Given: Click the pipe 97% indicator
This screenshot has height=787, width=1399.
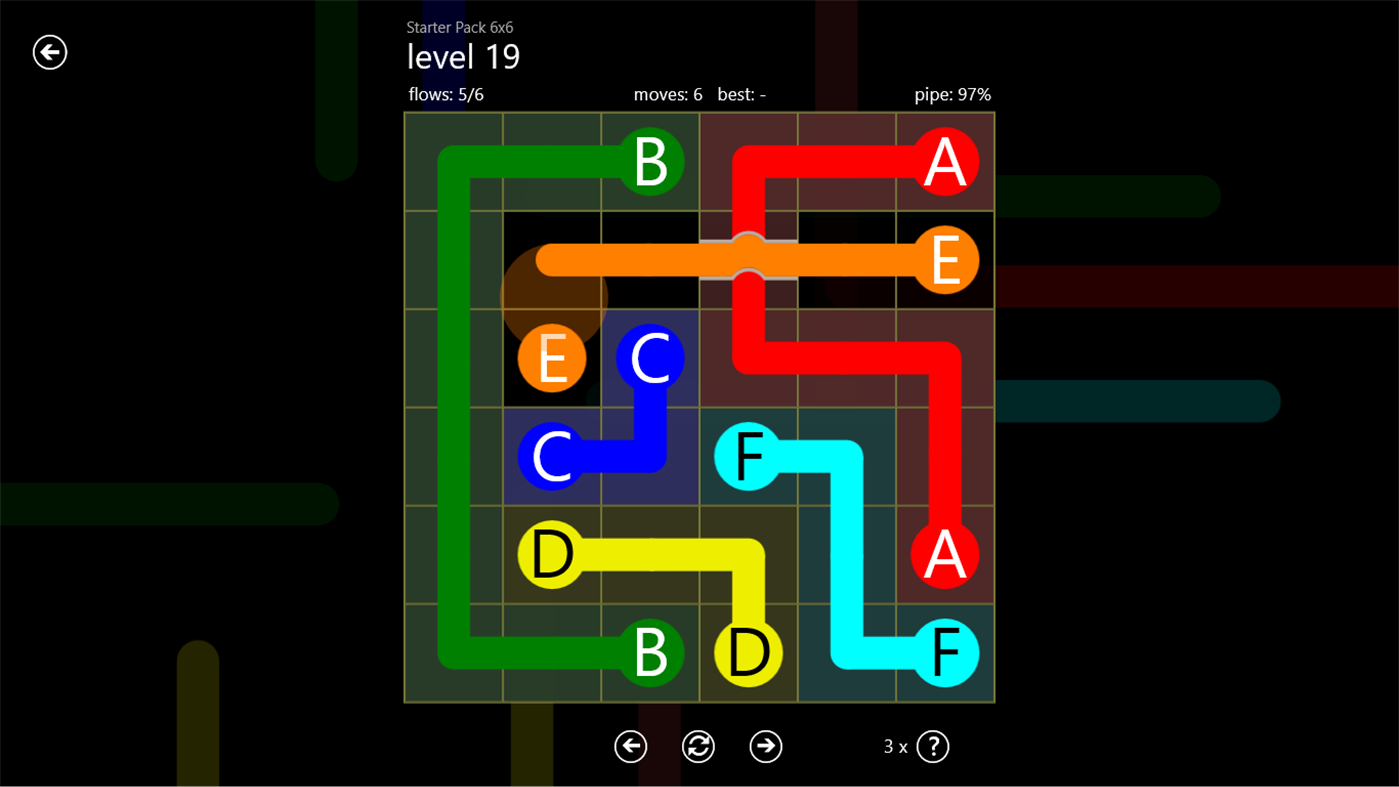Looking at the screenshot, I should pyautogui.click(x=952, y=95).
